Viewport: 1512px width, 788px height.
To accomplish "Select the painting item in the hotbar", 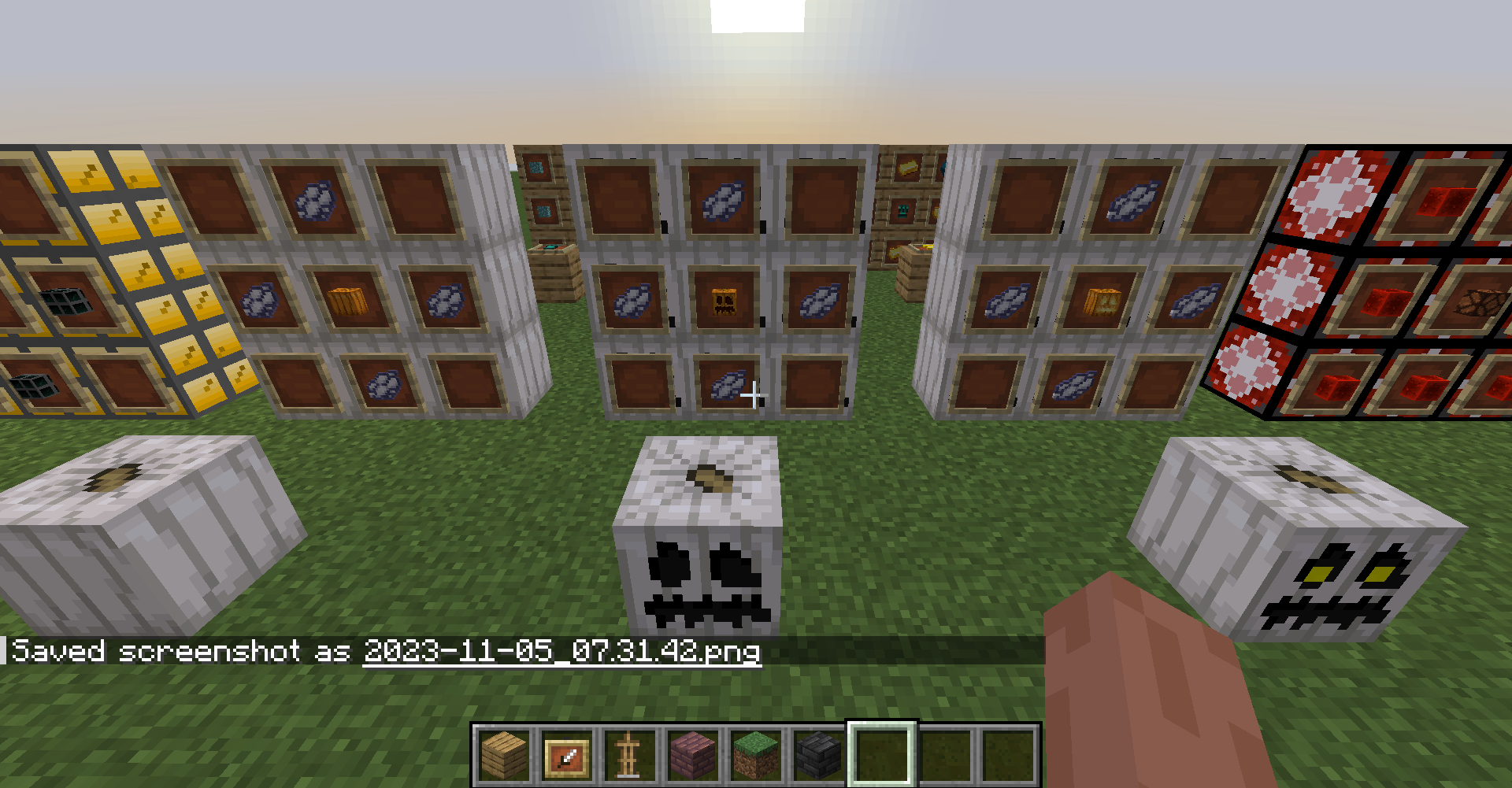I will point(565,755).
